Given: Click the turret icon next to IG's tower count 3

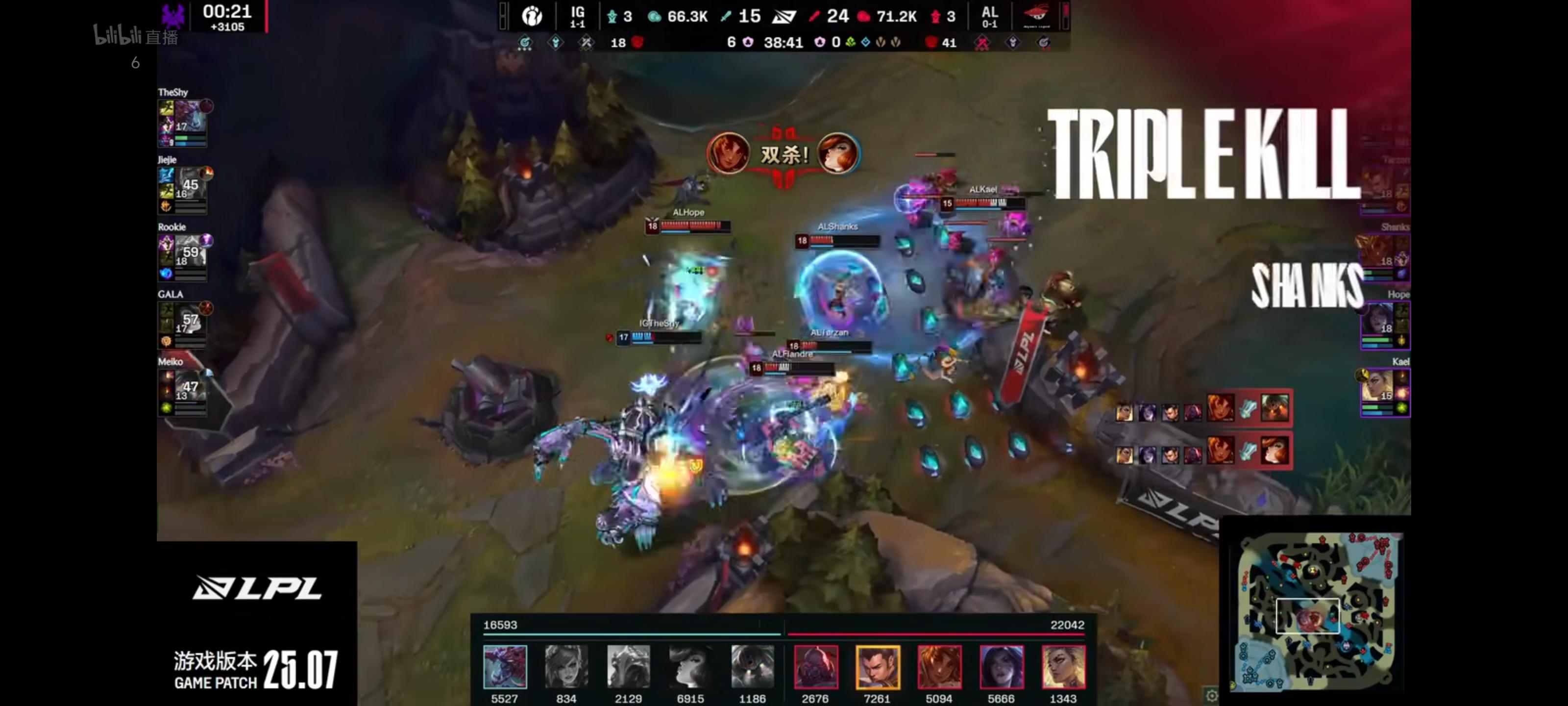Looking at the screenshot, I should (x=612, y=16).
